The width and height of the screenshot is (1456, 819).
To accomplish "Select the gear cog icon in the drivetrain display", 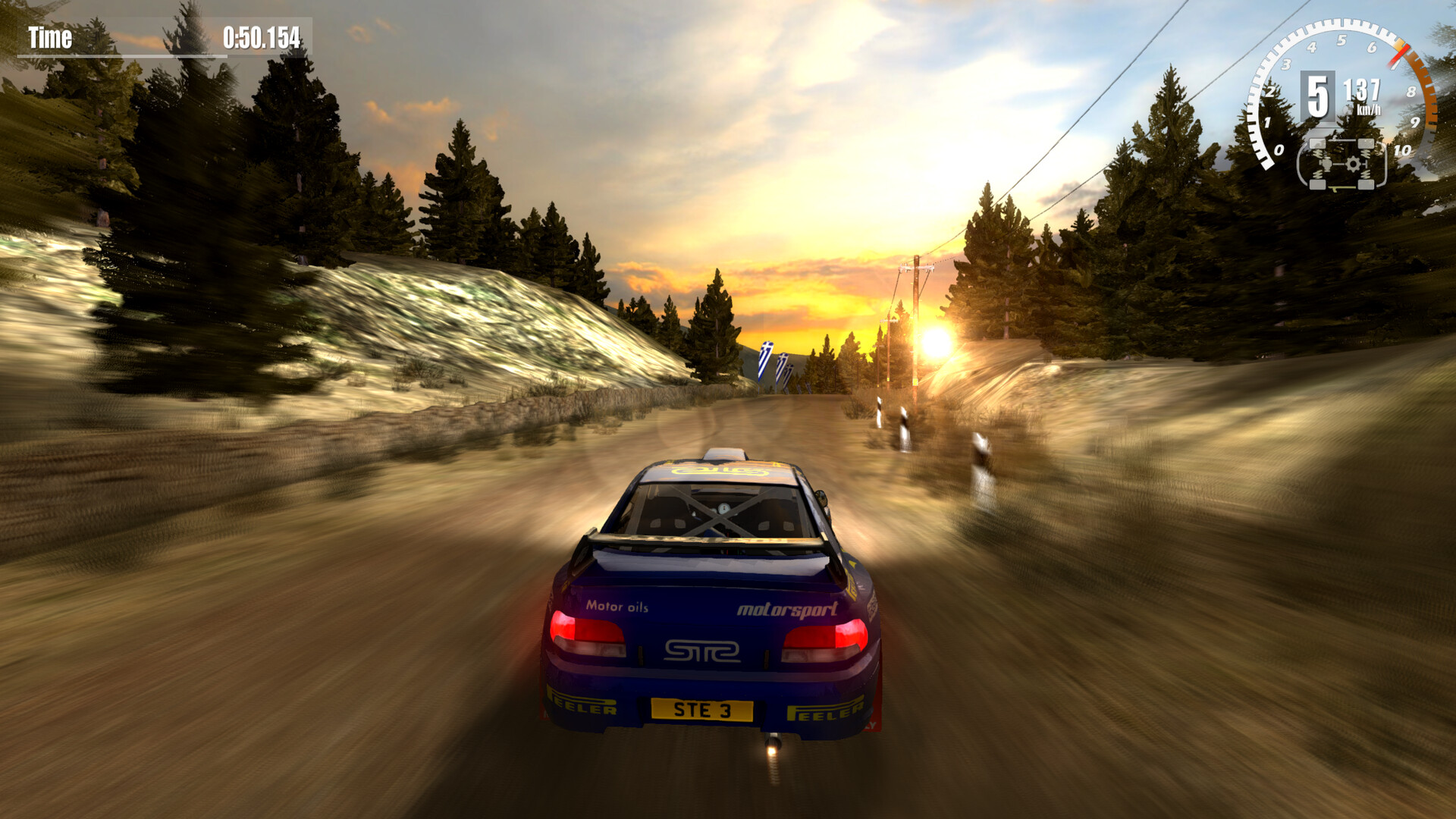I will [1354, 164].
